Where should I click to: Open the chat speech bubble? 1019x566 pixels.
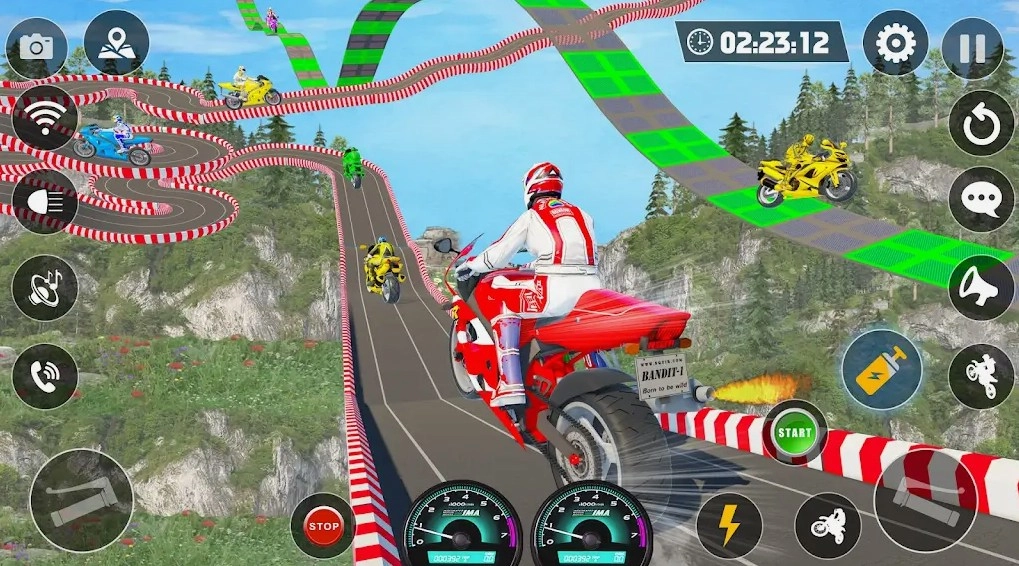point(981,200)
